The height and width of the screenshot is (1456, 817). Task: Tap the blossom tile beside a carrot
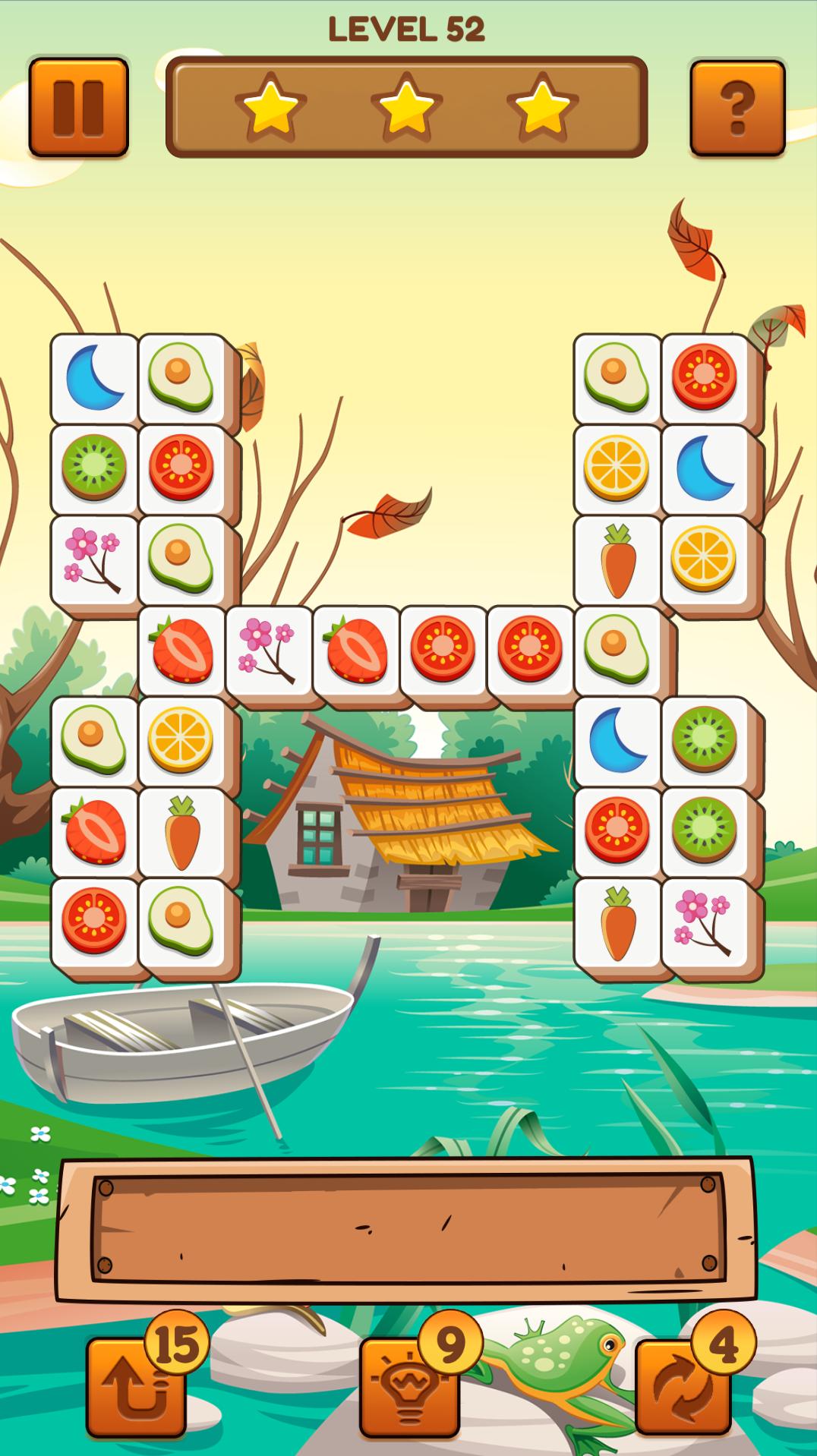(705, 922)
